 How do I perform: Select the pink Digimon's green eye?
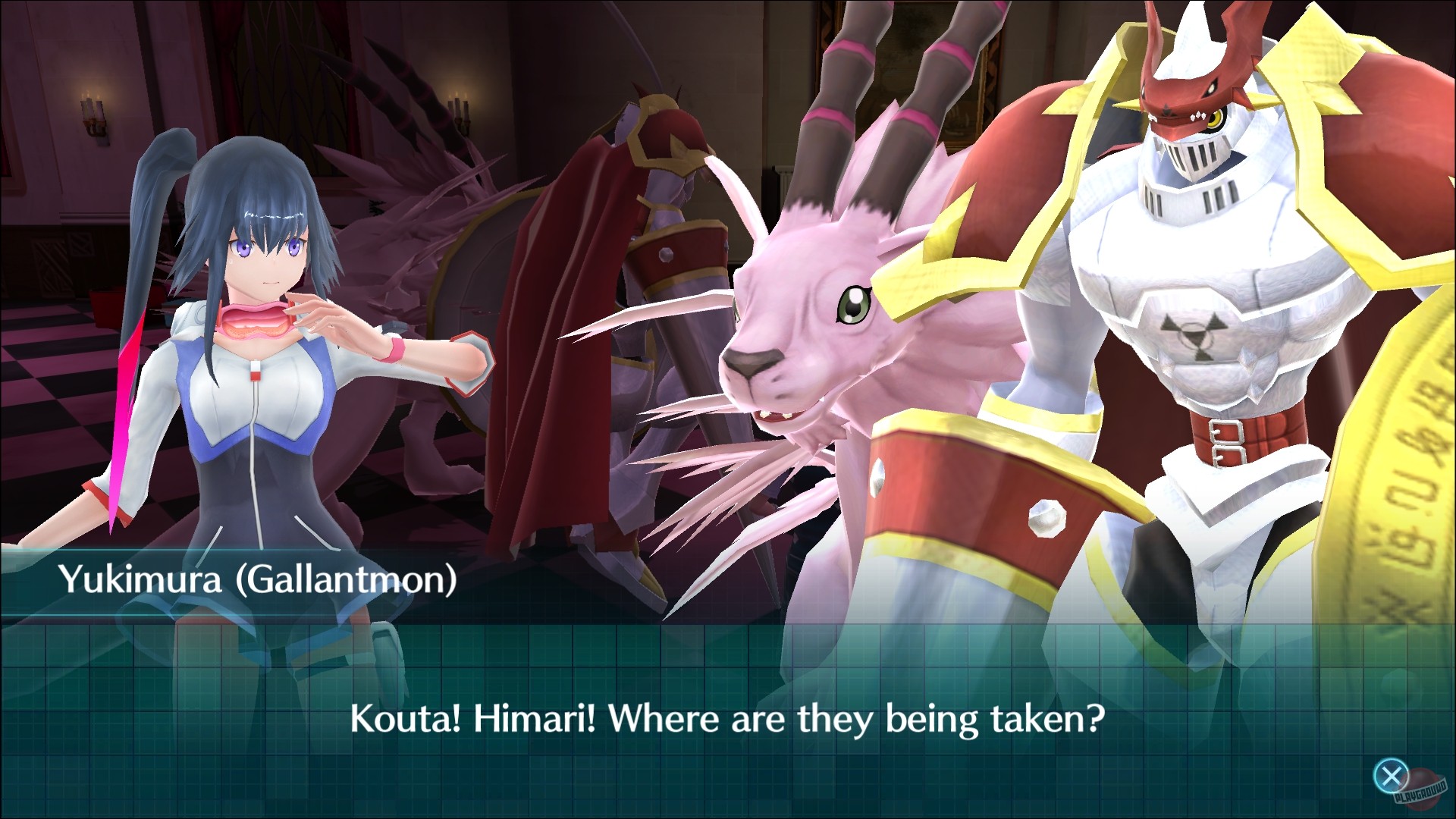(x=855, y=303)
